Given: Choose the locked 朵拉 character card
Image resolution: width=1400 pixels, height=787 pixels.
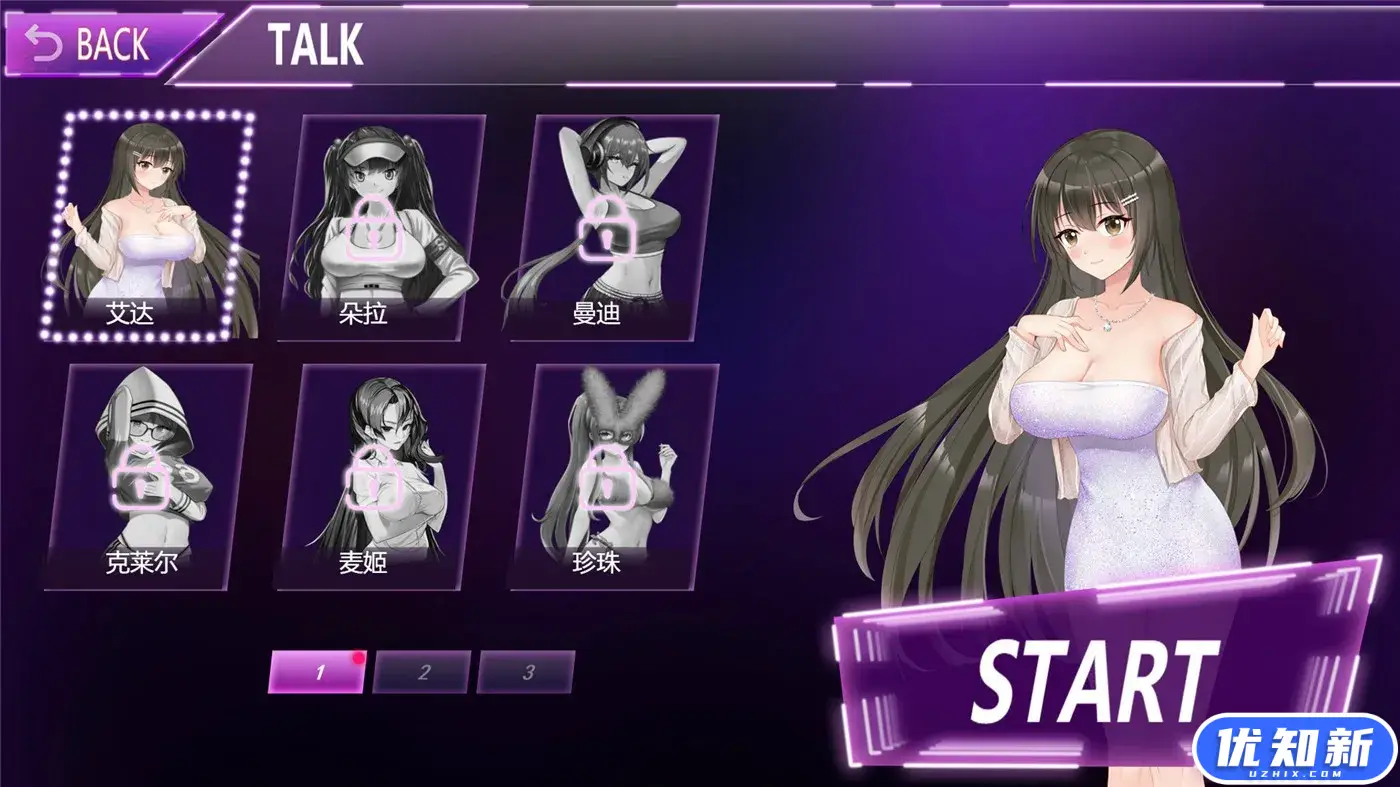Looking at the screenshot, I should click(381, 227).
